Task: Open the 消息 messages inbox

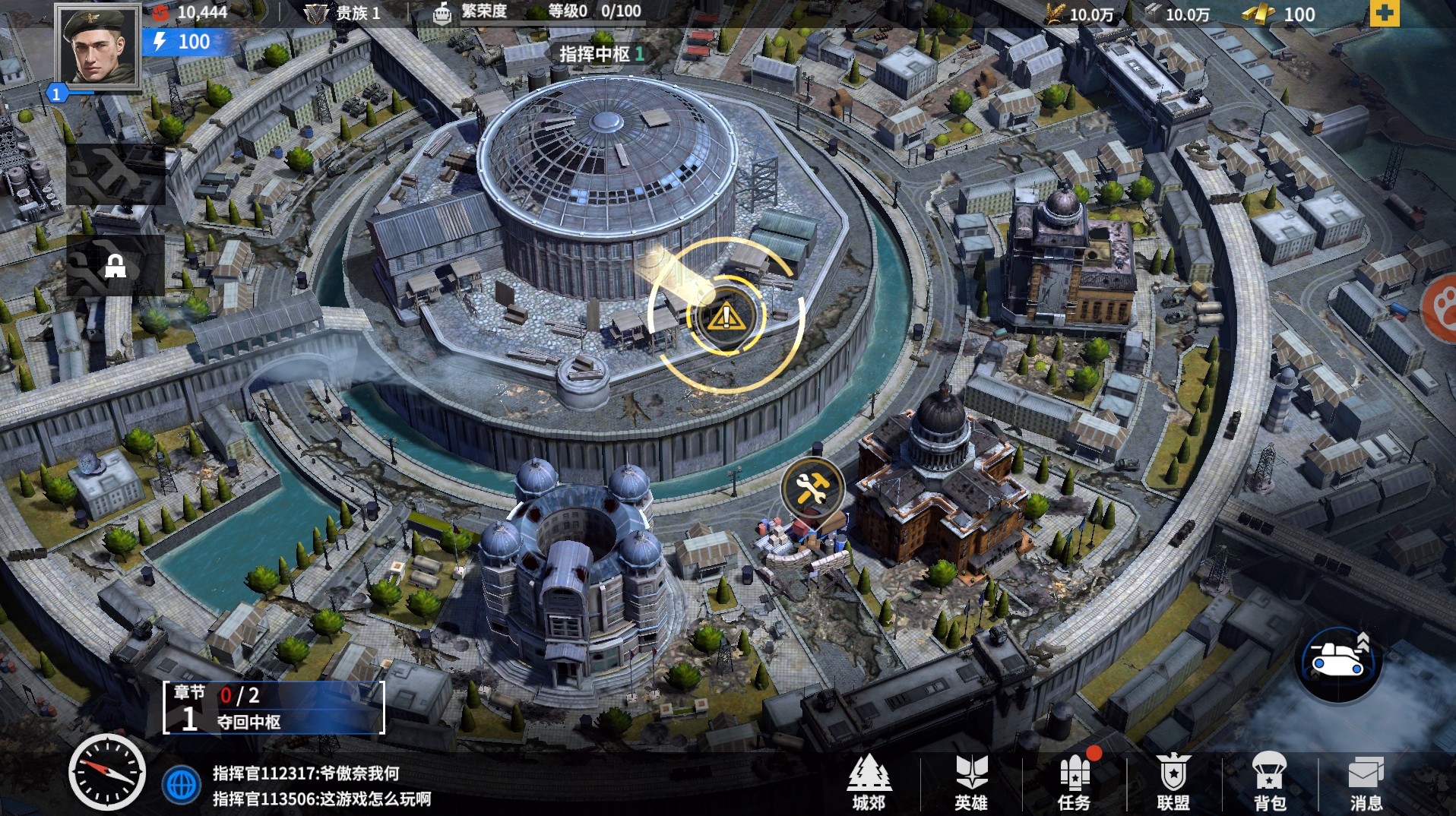Action: [1366, 783]
